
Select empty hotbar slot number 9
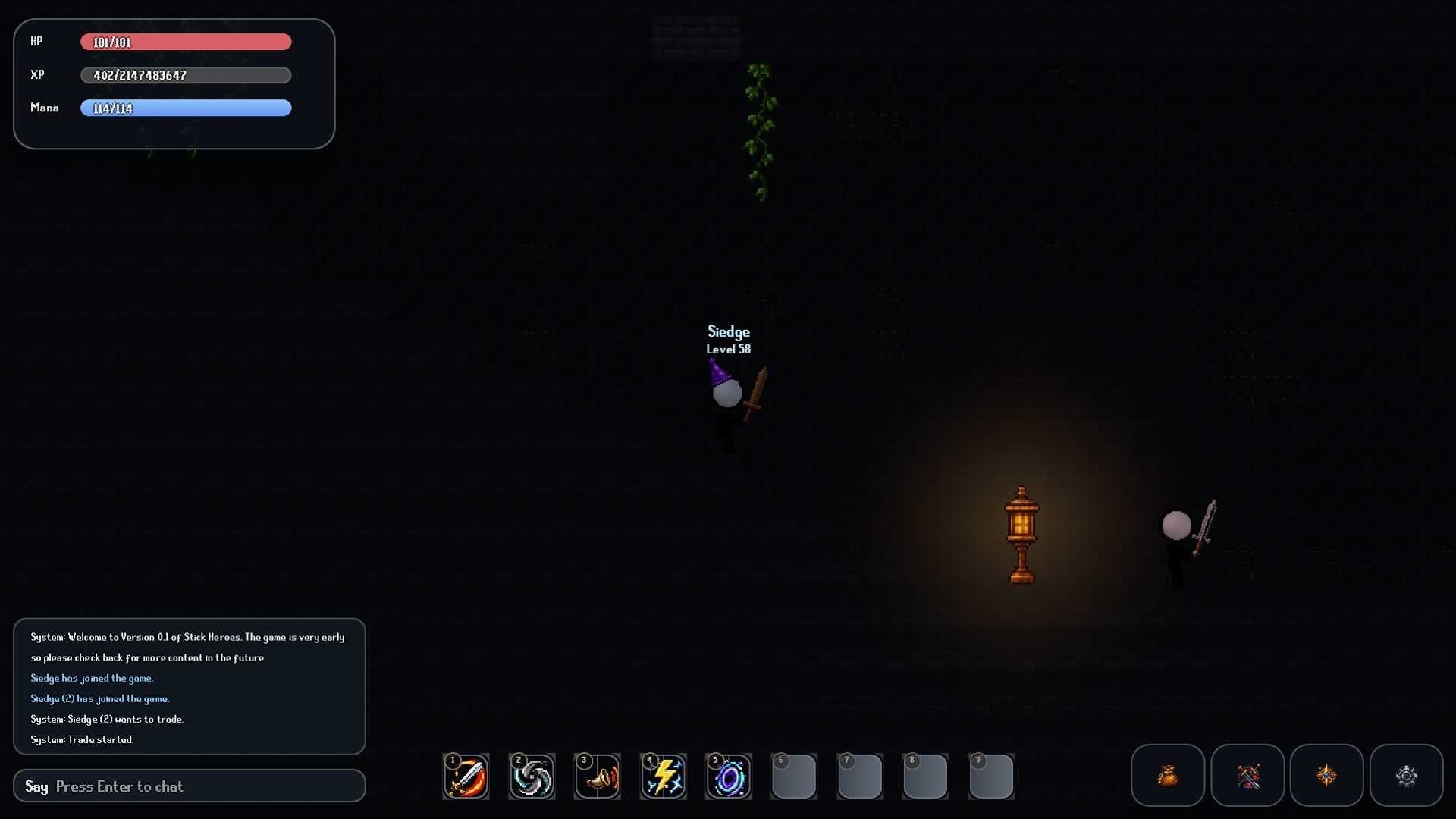(x=991, y=777)
